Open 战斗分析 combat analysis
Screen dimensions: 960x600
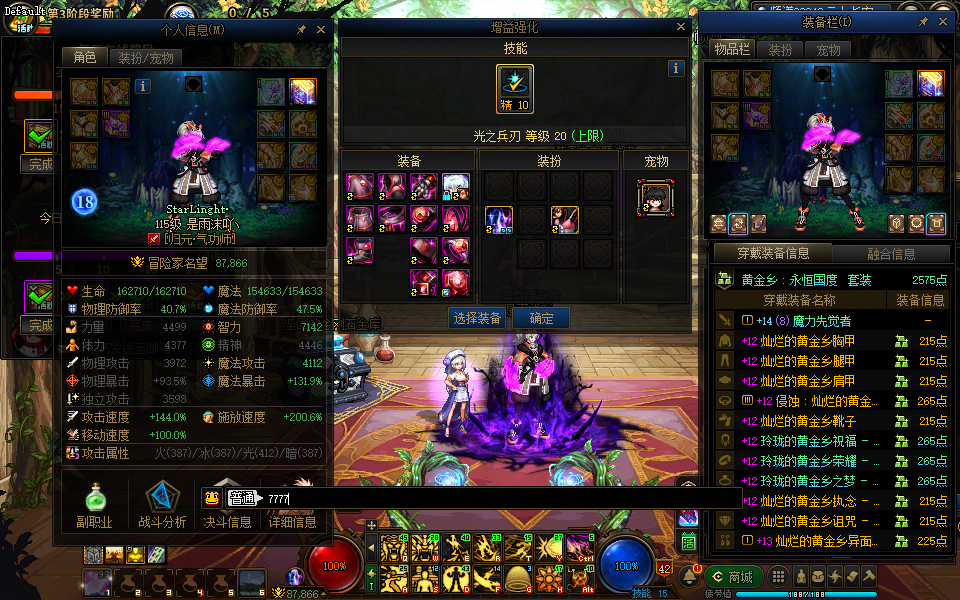[162, 505]
